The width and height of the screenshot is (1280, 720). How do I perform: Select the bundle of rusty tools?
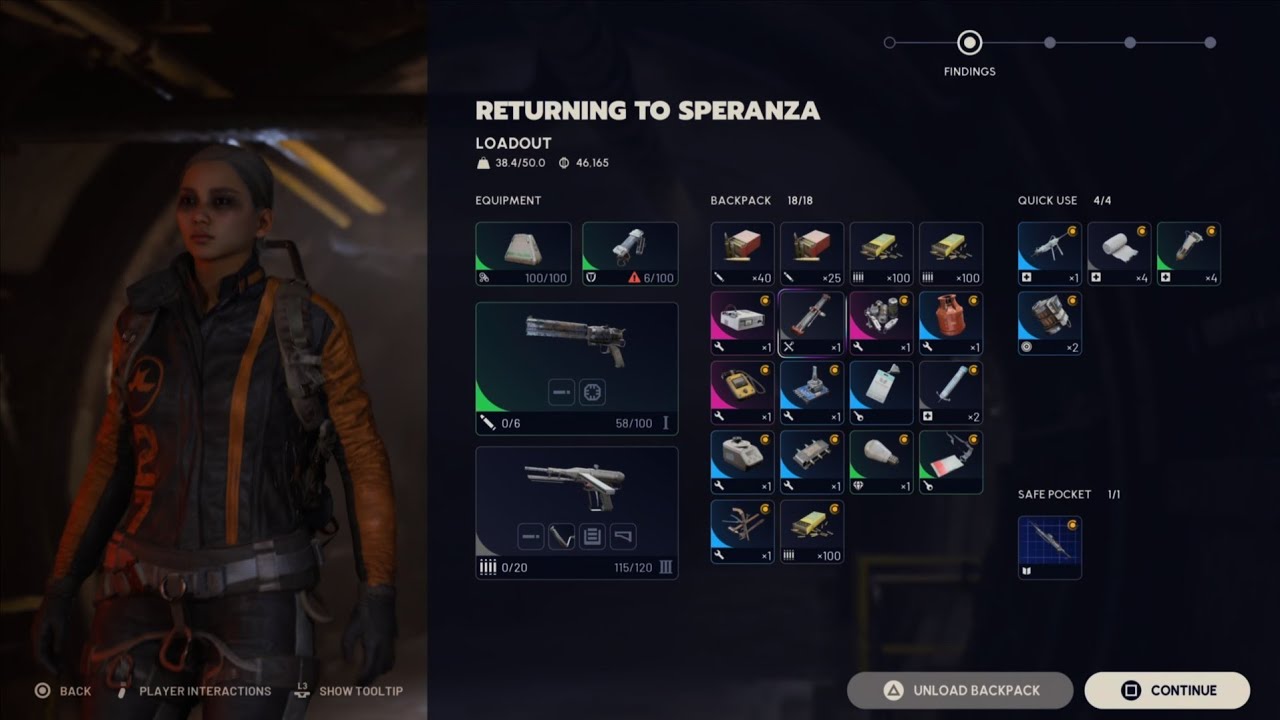pyautogui.click(x=742, y=532)
